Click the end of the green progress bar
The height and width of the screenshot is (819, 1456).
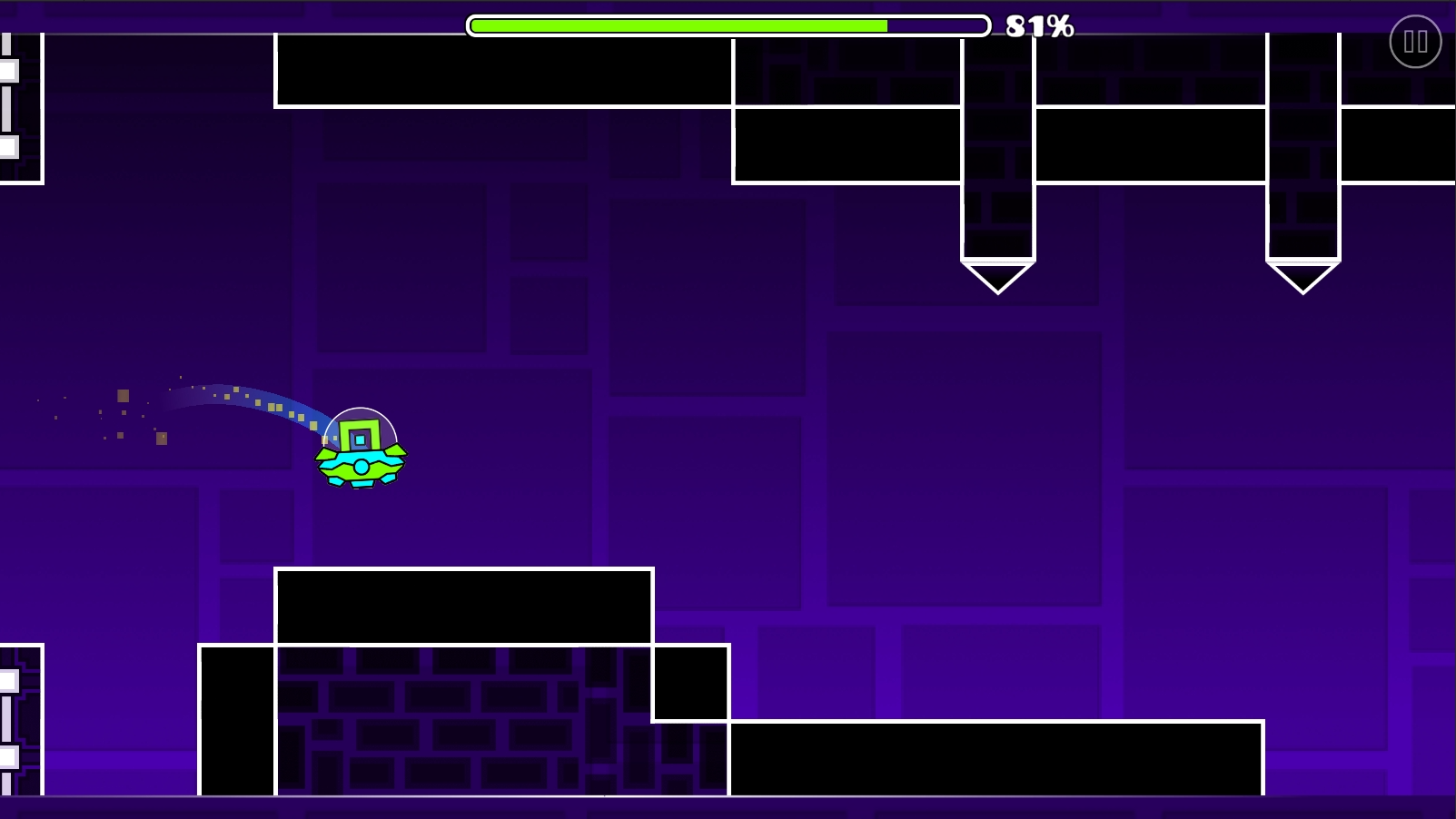click(883, 25)
